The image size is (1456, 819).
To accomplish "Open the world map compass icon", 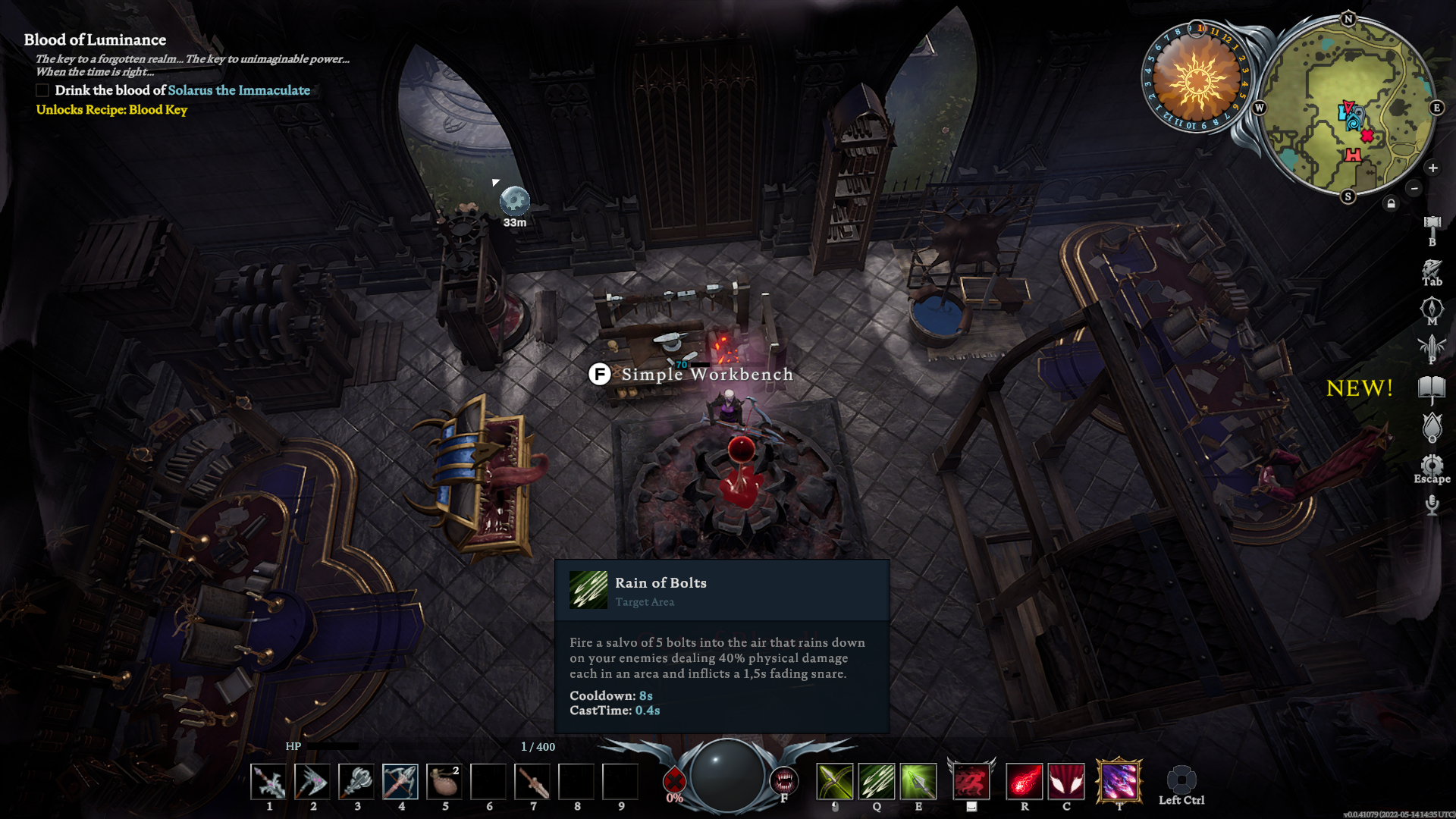I will tap(1432, 309).
